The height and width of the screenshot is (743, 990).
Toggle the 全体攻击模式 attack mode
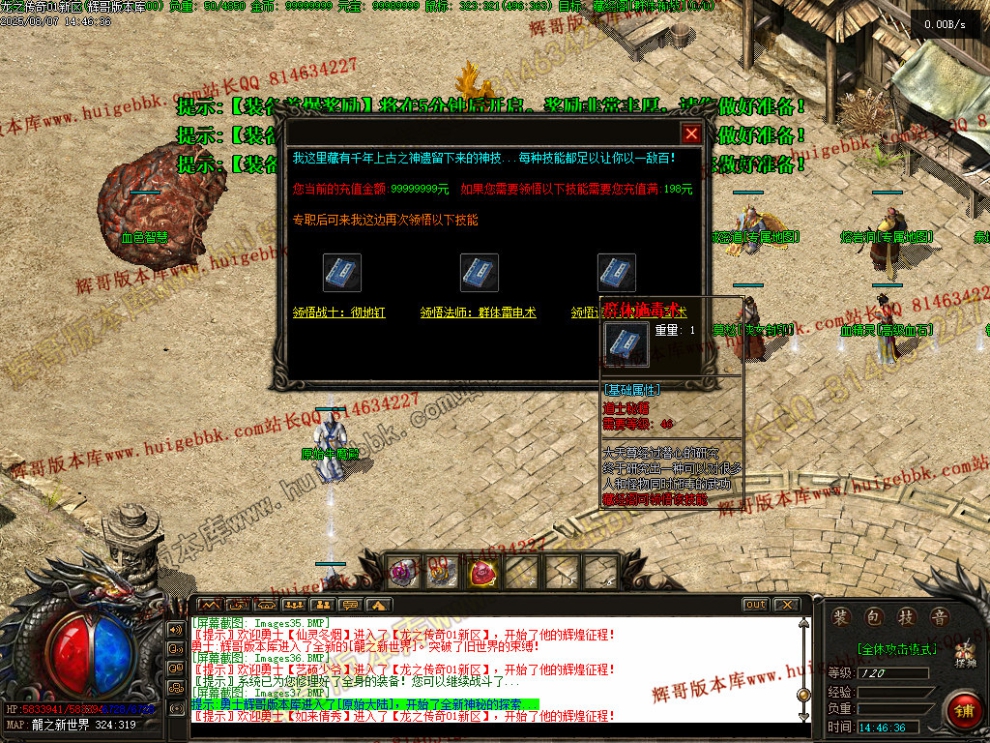pyautogui.click(x=898, y=648)
